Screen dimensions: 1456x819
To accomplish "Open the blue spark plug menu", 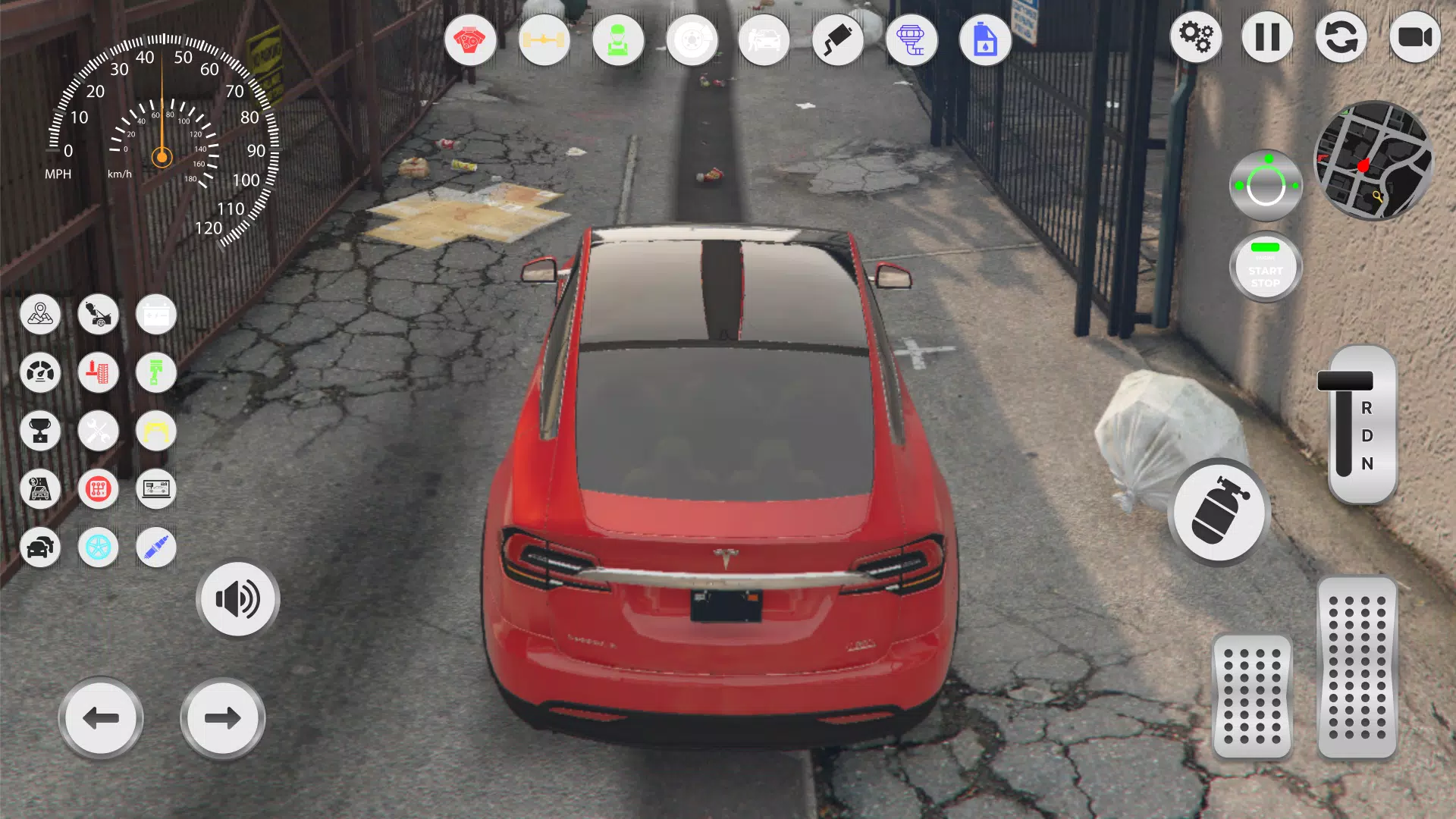I will (155, 547).
